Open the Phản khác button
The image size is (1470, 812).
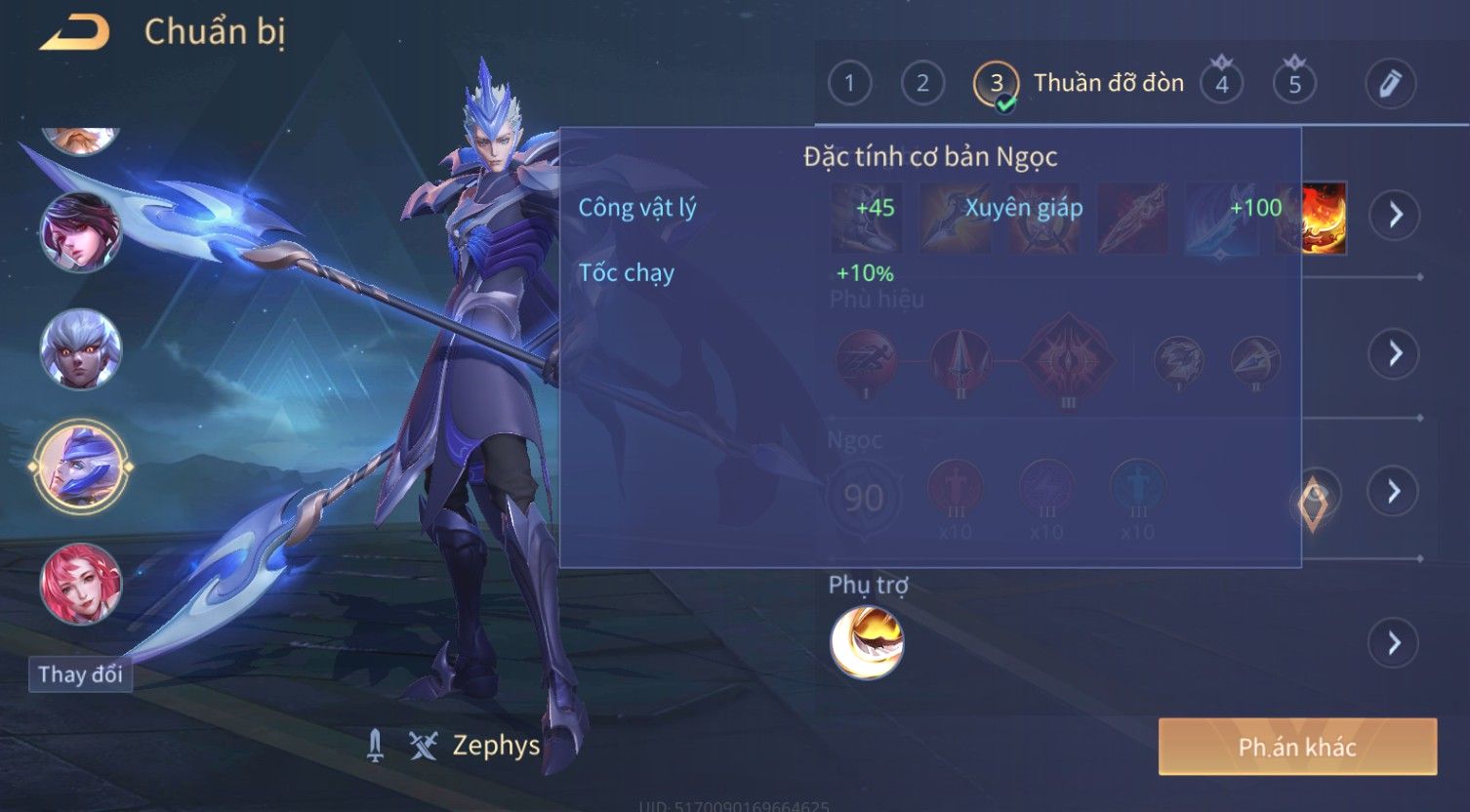point(1297,748)
